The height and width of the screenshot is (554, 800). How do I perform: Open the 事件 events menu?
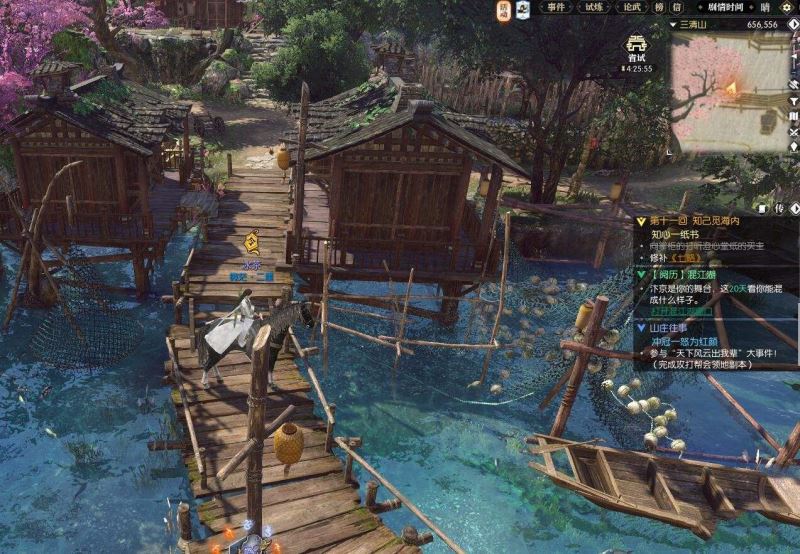click(x=557, y=8)
